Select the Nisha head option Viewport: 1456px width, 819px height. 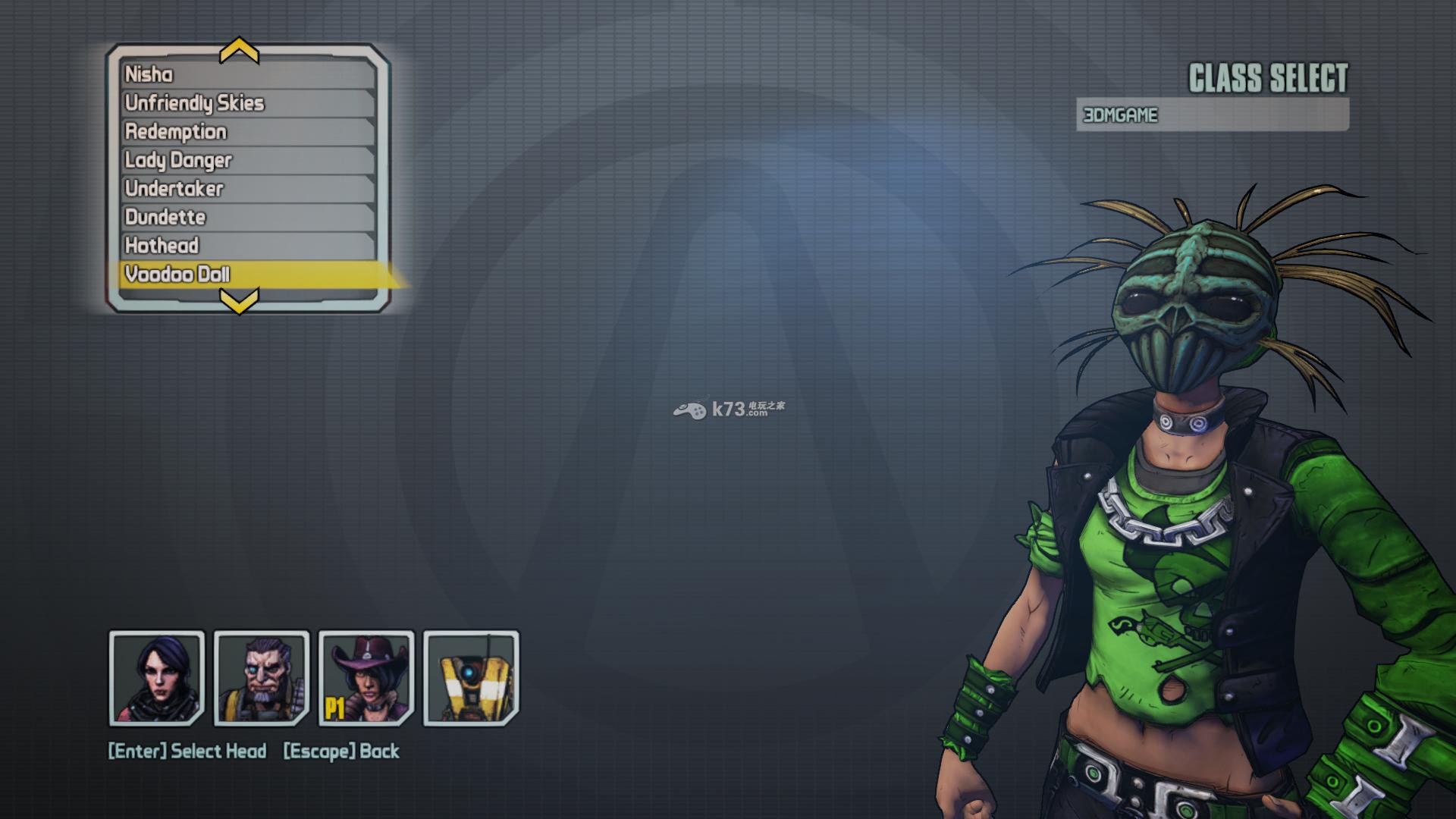247,74
